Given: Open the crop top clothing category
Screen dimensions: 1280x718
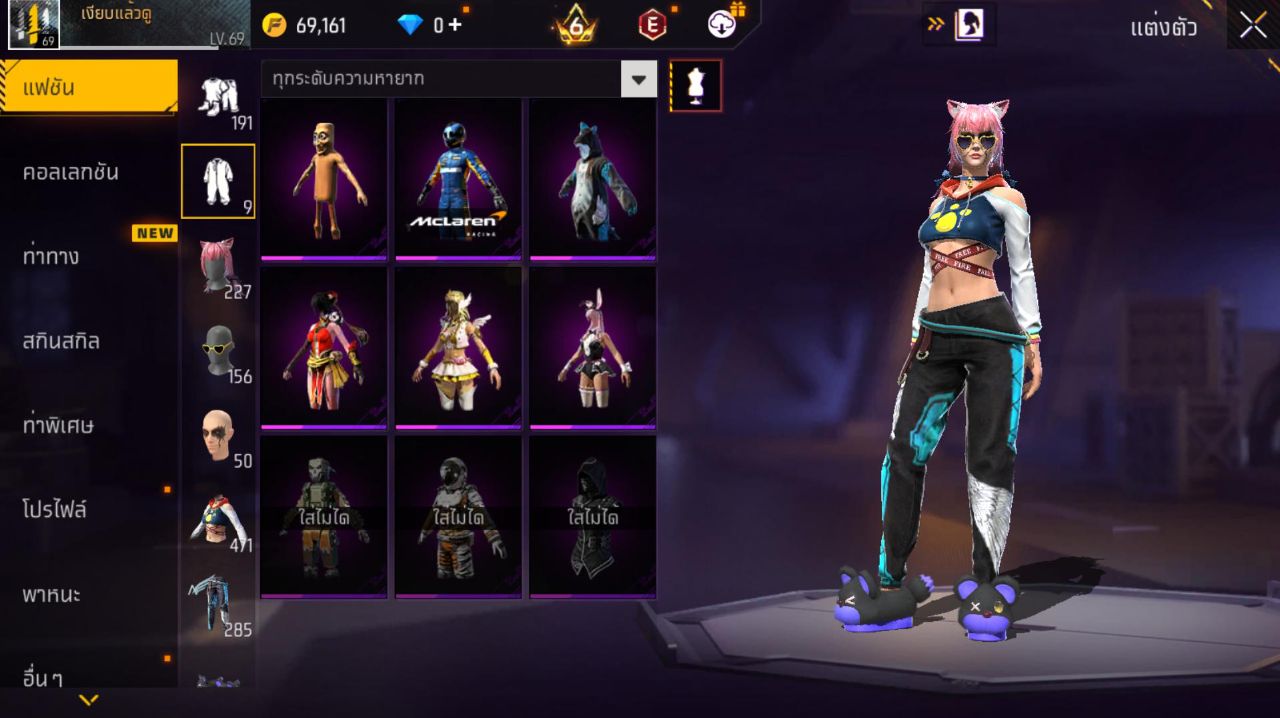Looking at the screenshot, I should 217,520.
